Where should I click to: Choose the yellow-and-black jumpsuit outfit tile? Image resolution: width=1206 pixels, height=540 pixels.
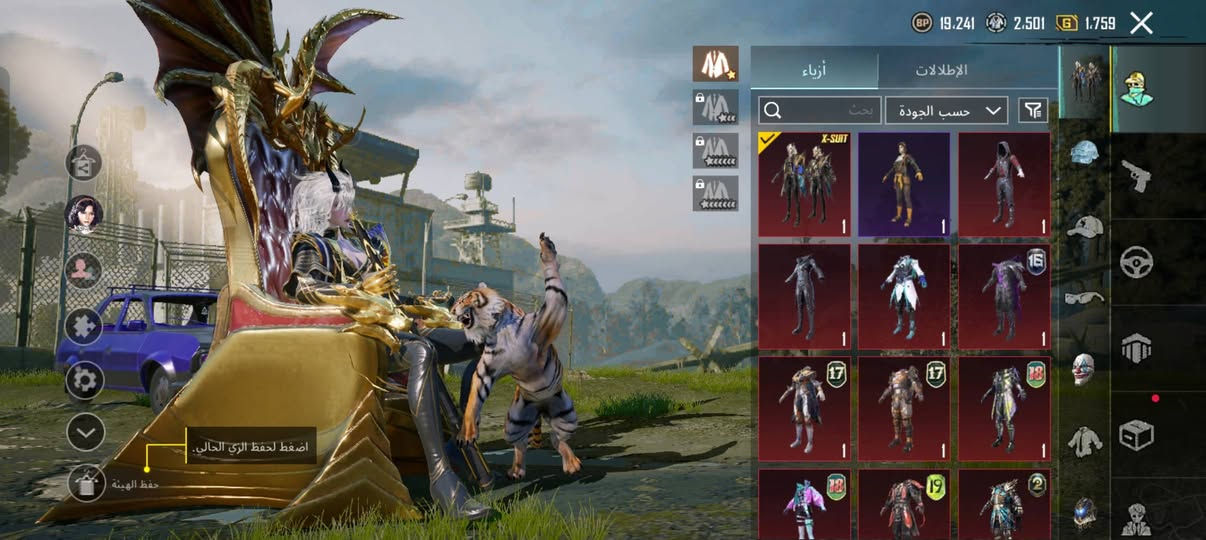pos(904,184)
